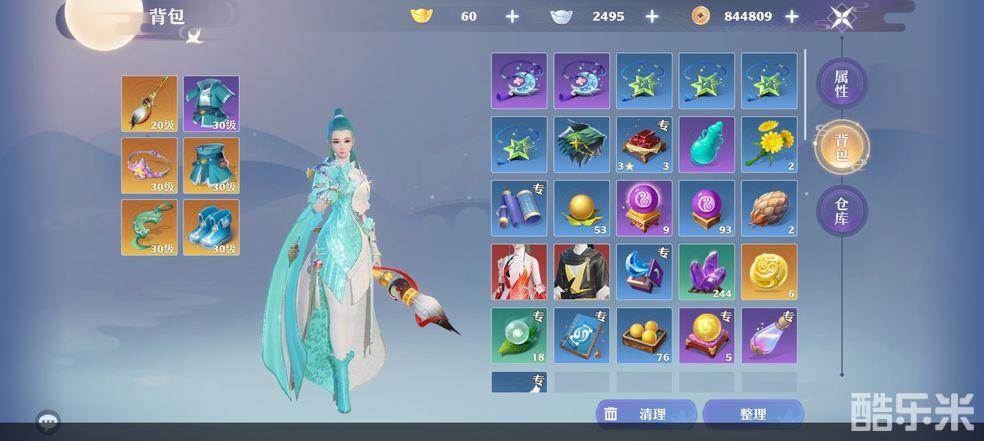This screenshot has height=441, width=984.
Task: Select the pinecone item in backpack
Action: point(769,208)
